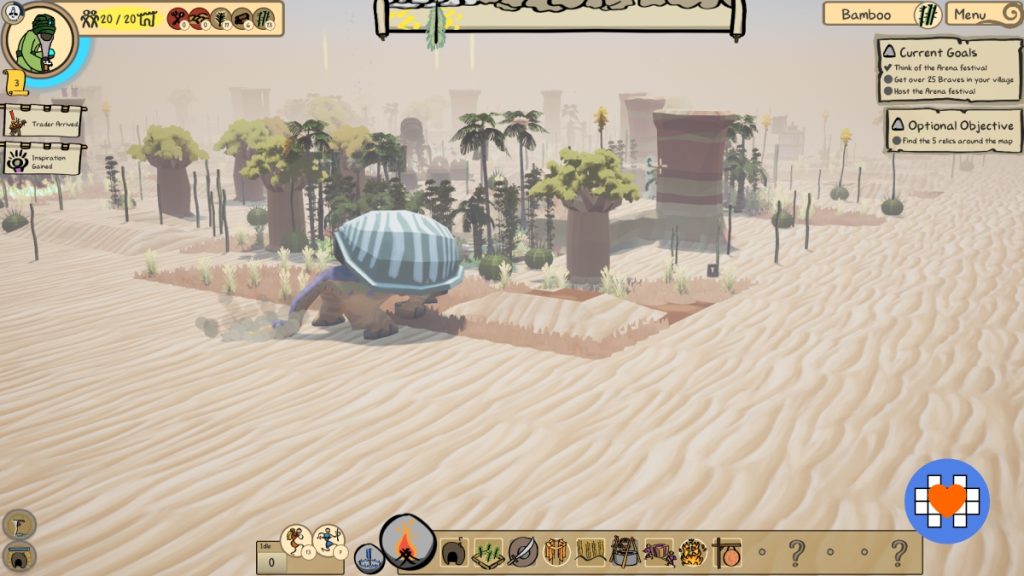The width and height of the screenshot is (1024, 576).
Task: Open the Inspiration Gained notification
Action: tap(43, 158)
